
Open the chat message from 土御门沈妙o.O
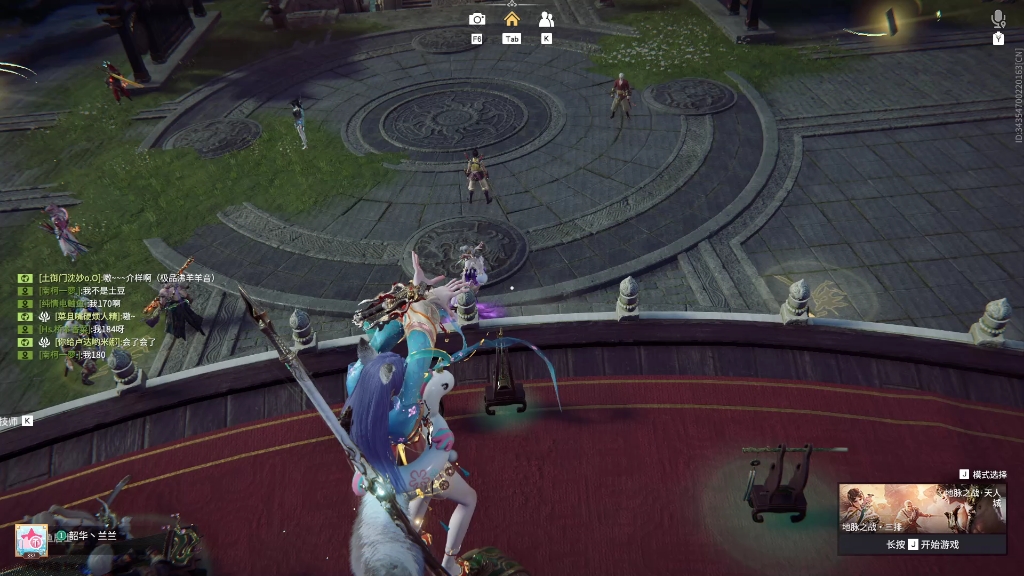pos(125,278)
